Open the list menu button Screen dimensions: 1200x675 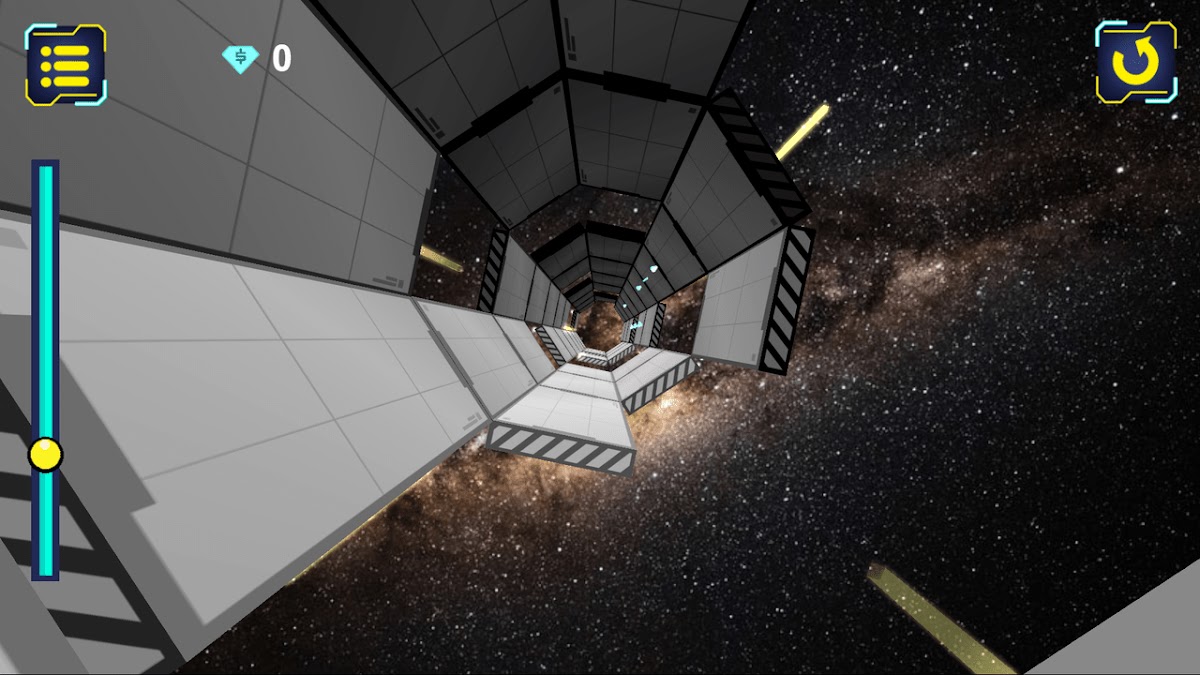(66, 64)
